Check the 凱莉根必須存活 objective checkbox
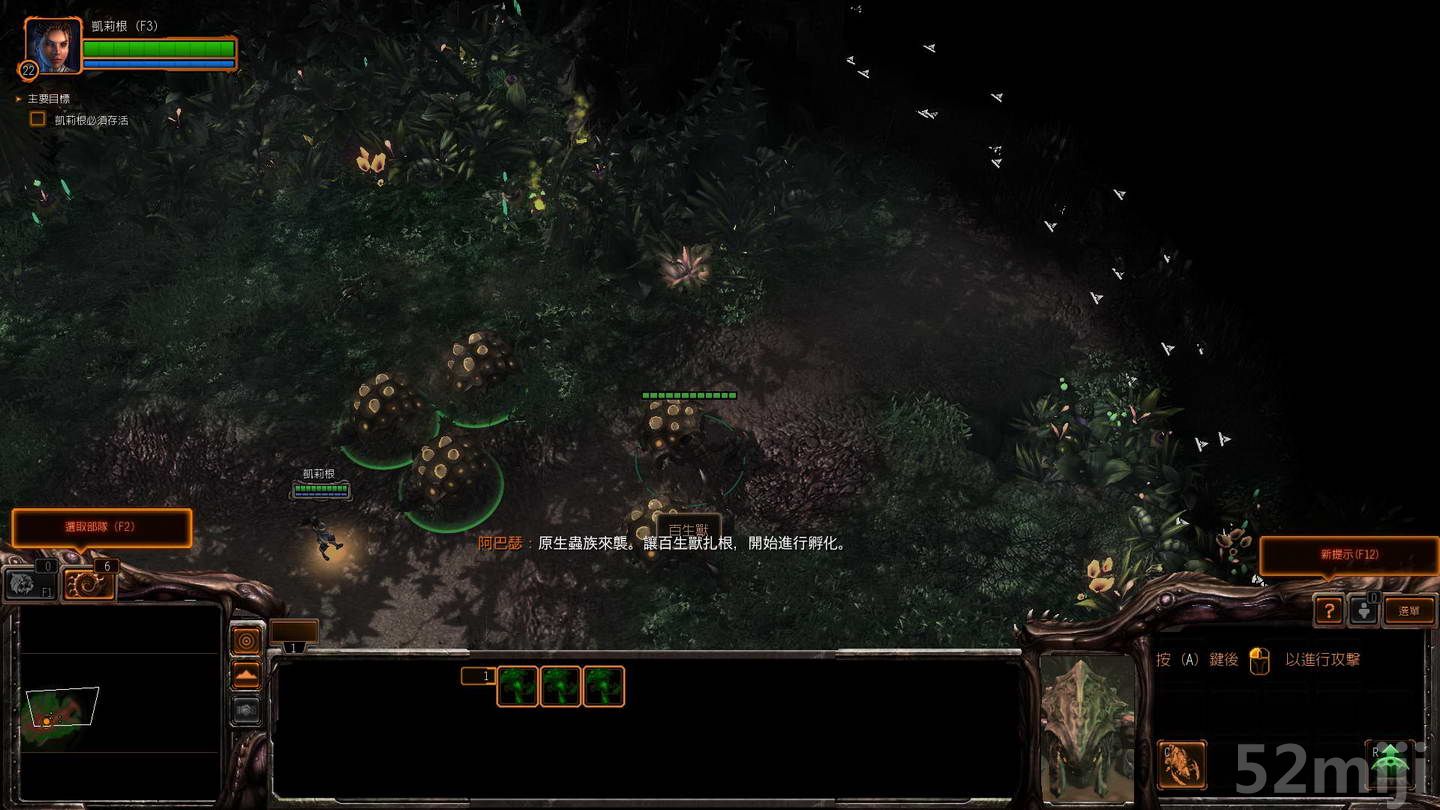1440x810 pixels. [x=37, y=118]
